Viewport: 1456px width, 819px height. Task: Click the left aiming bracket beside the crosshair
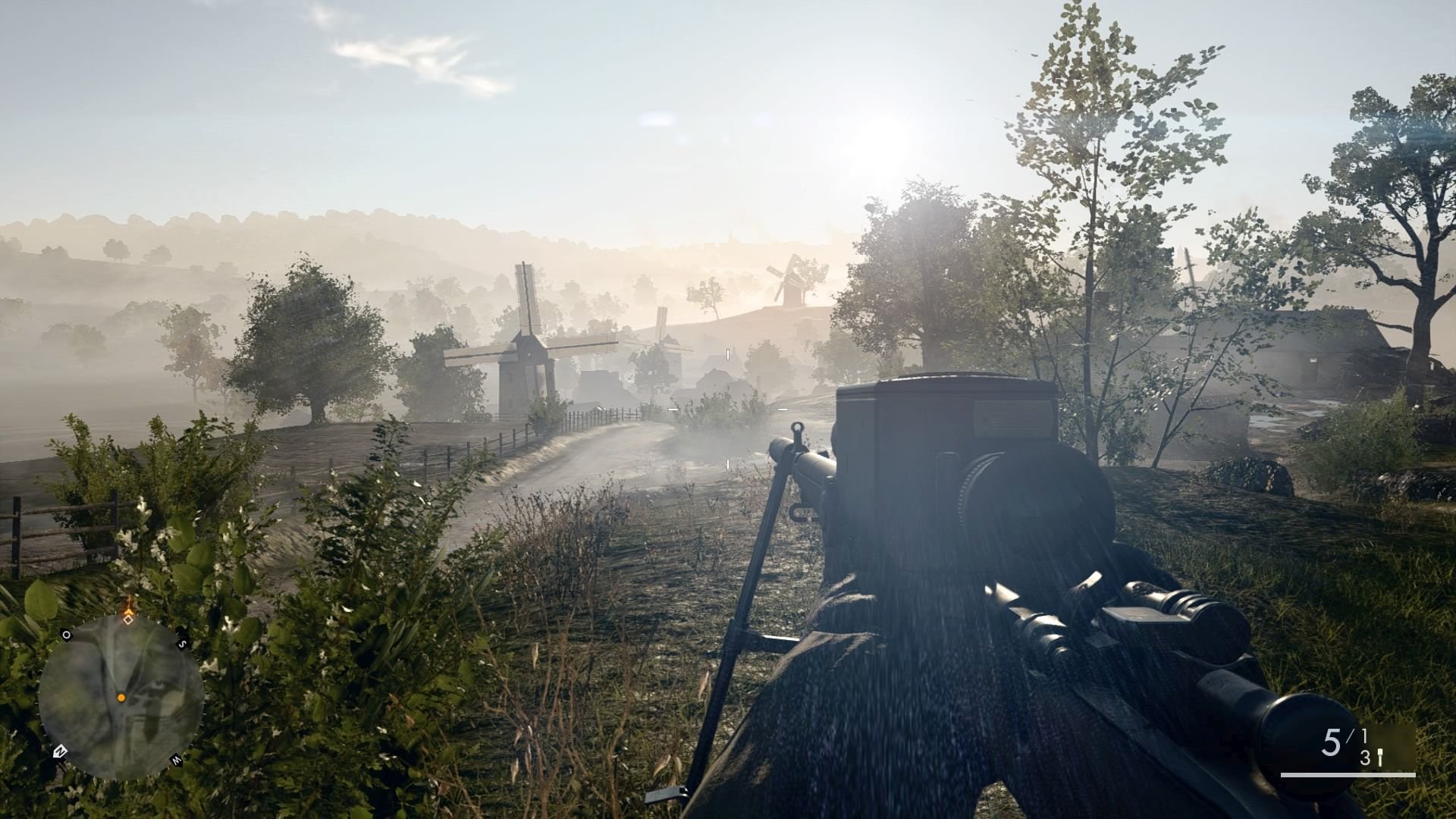[x=672, y=409]
